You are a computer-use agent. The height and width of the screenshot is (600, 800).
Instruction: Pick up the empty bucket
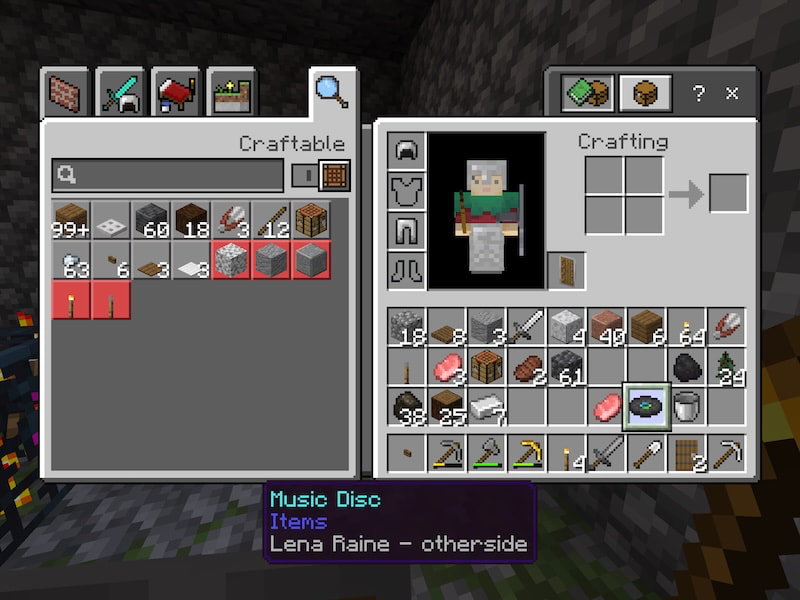click(685, 407)
